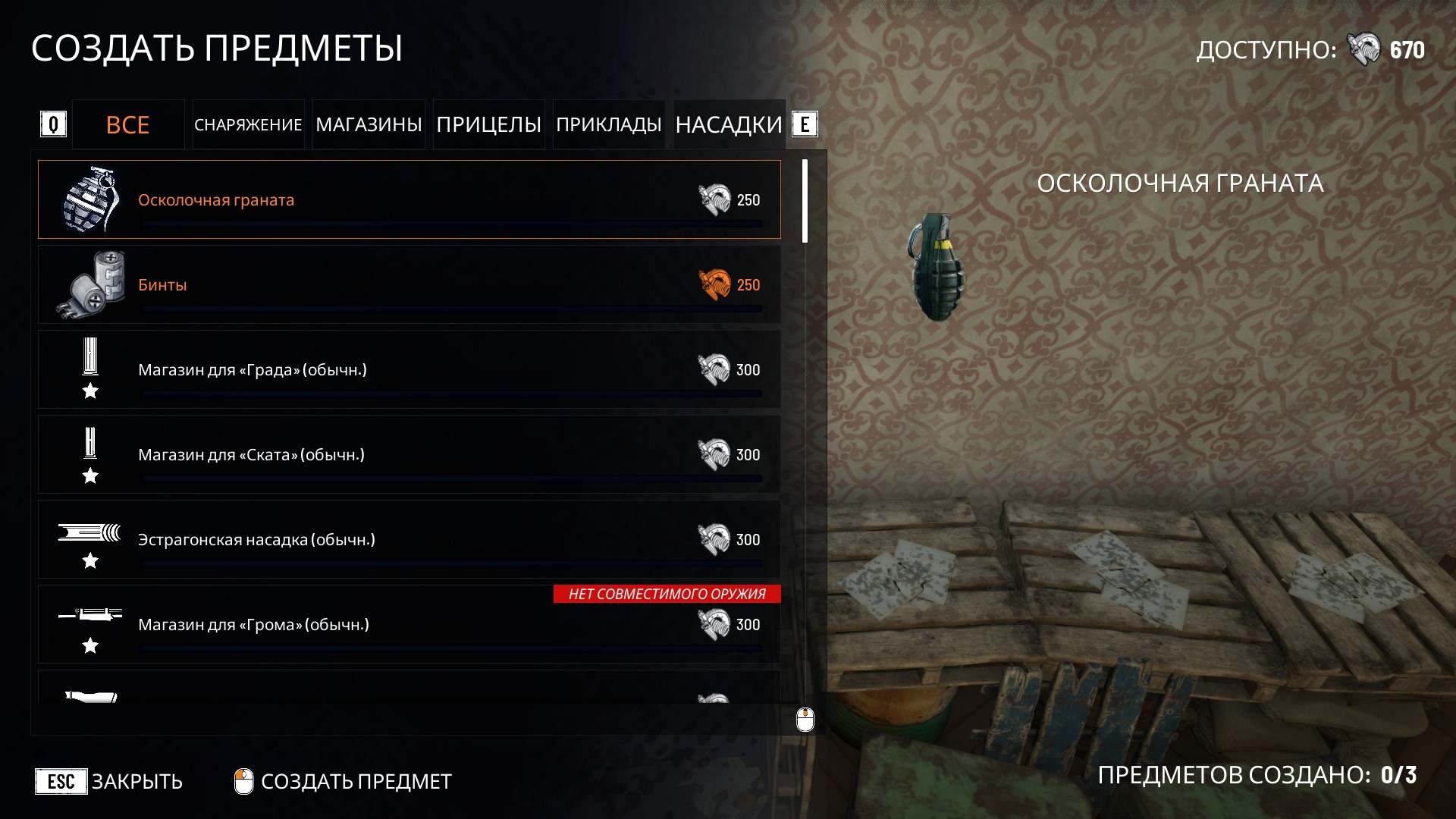Image resolution: width=1456 pixels, height=819 pixels.
Task: Select the МАГАЗИНЫ tab
Action: pyautogui.click(x=369, y=124)
